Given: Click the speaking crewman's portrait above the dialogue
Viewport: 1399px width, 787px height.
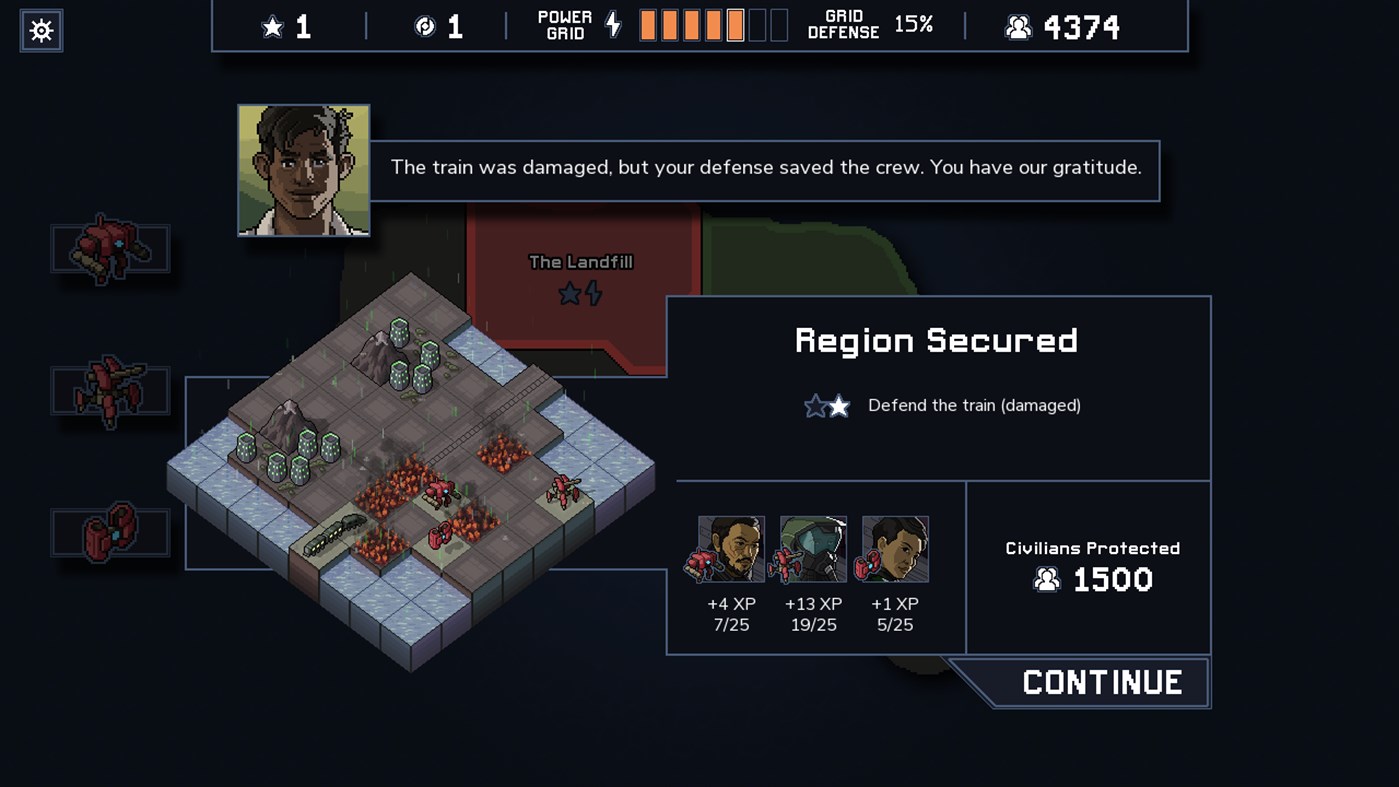Looking at the screenshot, I should point(303,170).
